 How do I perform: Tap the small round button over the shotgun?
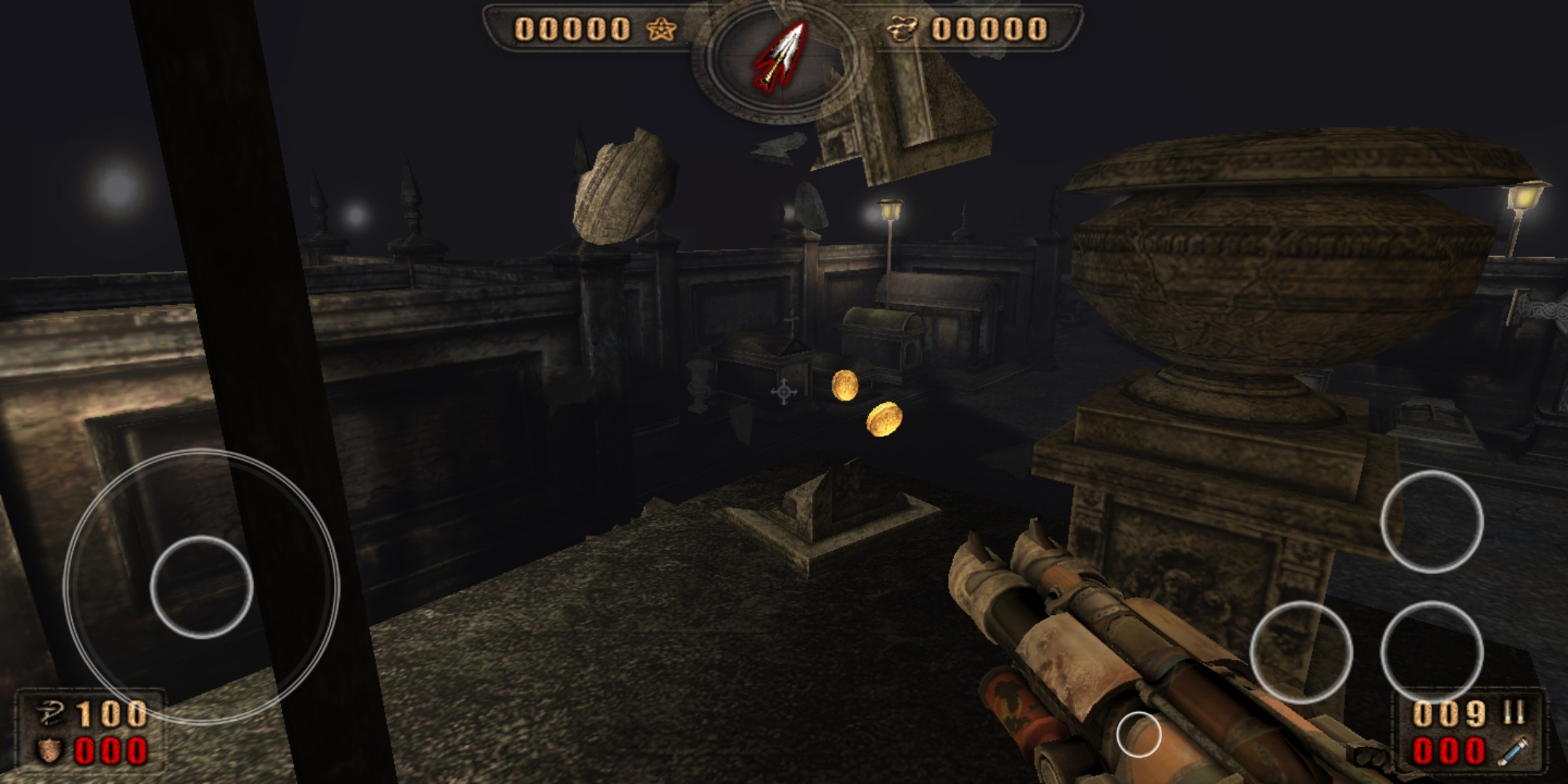pos(1138,734)
